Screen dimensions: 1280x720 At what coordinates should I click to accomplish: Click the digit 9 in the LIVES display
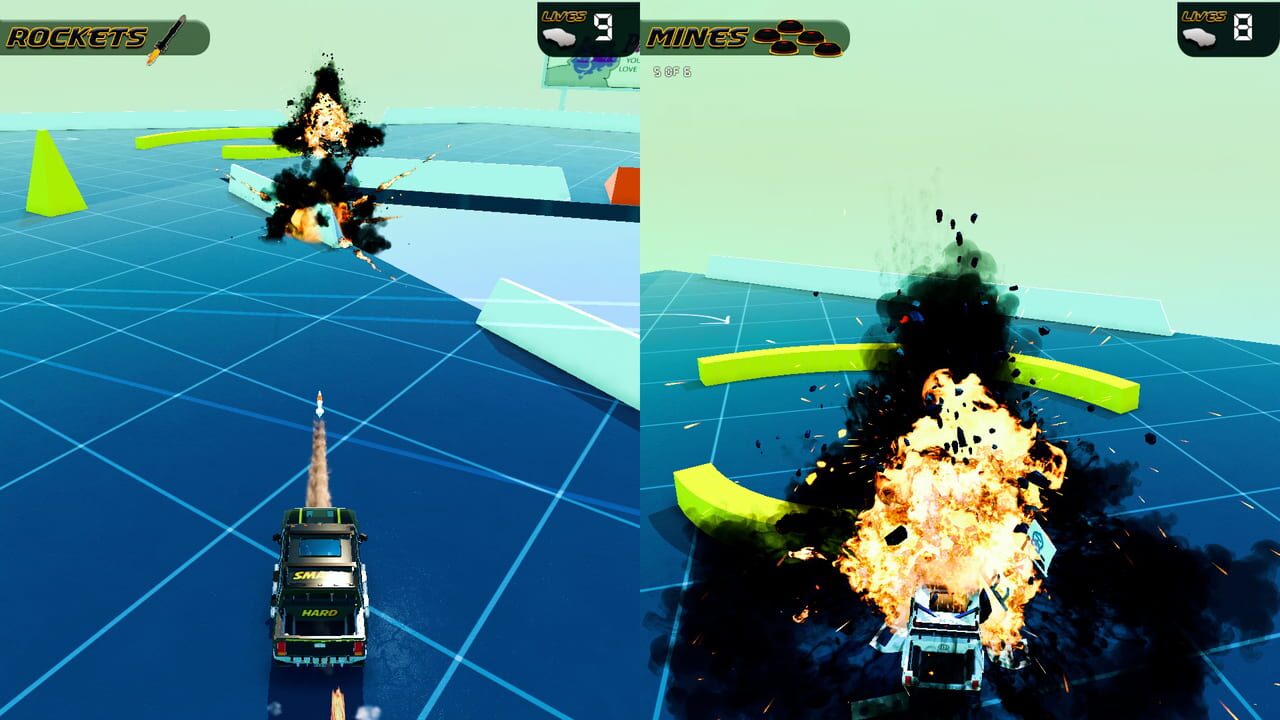[603, 26]
